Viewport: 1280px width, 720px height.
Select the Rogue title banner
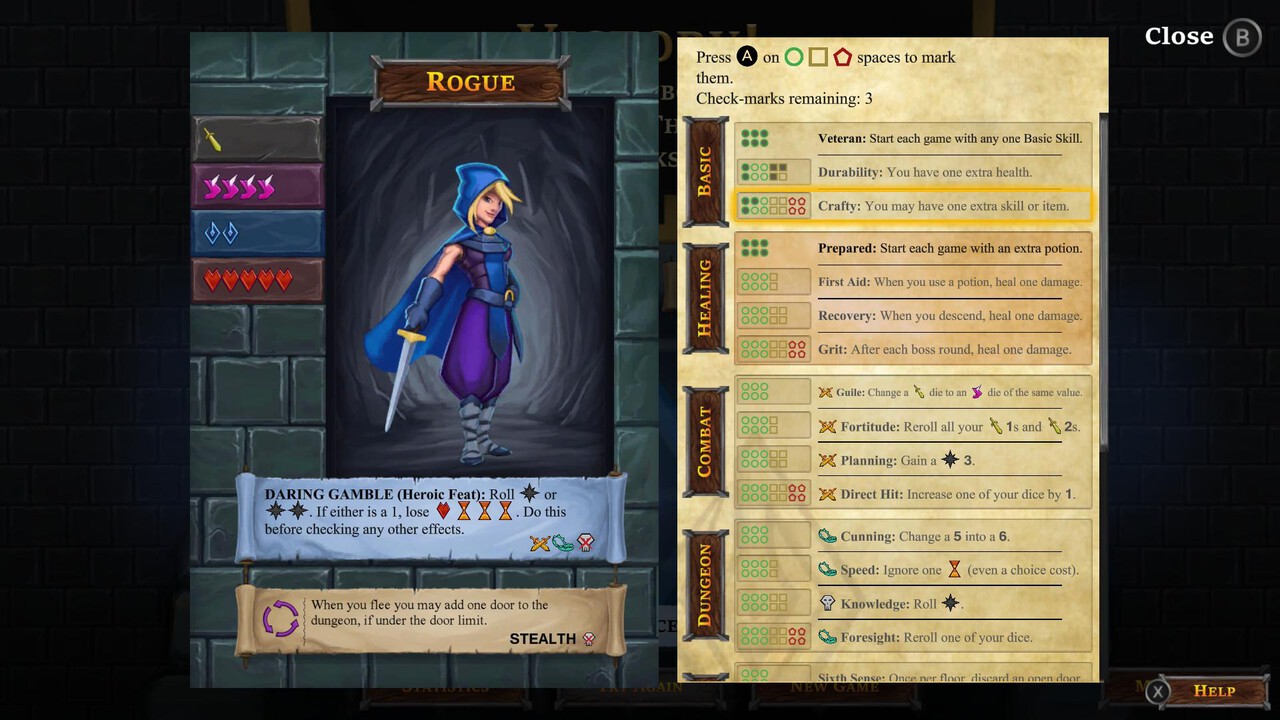coord(469,82)
